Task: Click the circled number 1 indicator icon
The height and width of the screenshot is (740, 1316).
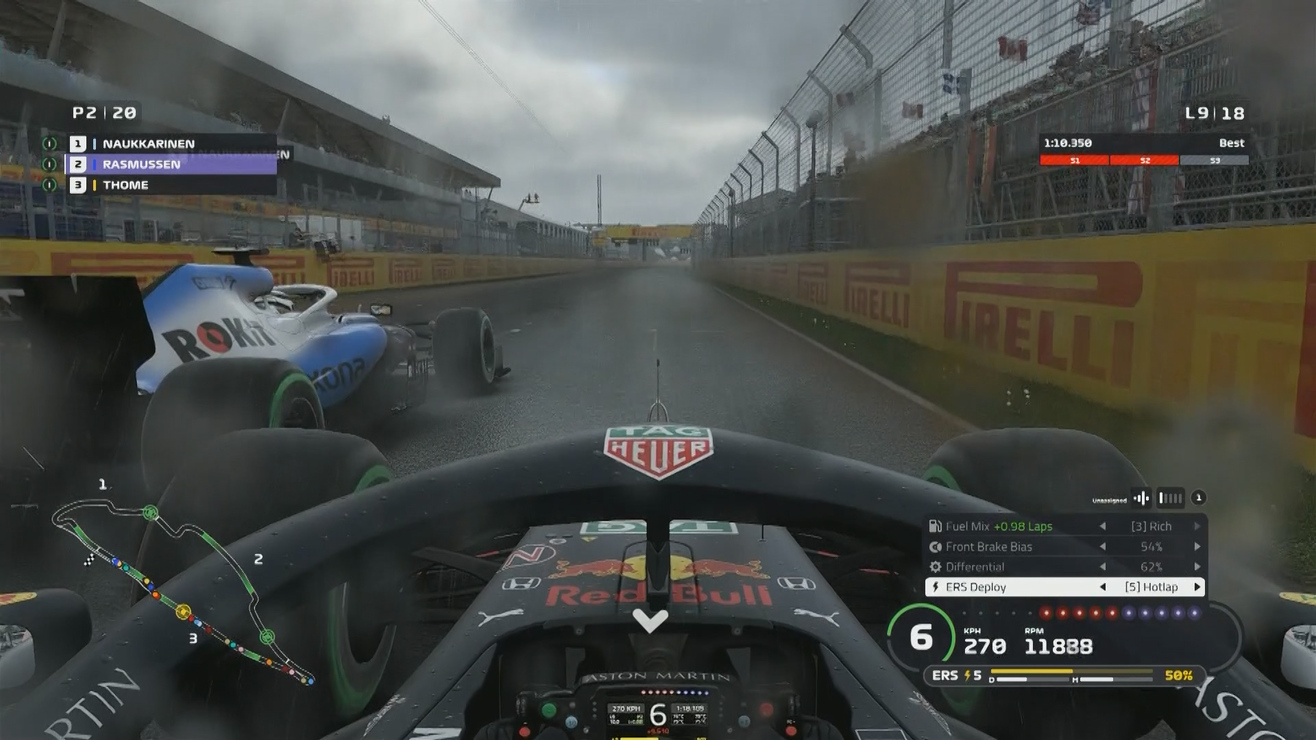Action: (x=1197, y=497)
